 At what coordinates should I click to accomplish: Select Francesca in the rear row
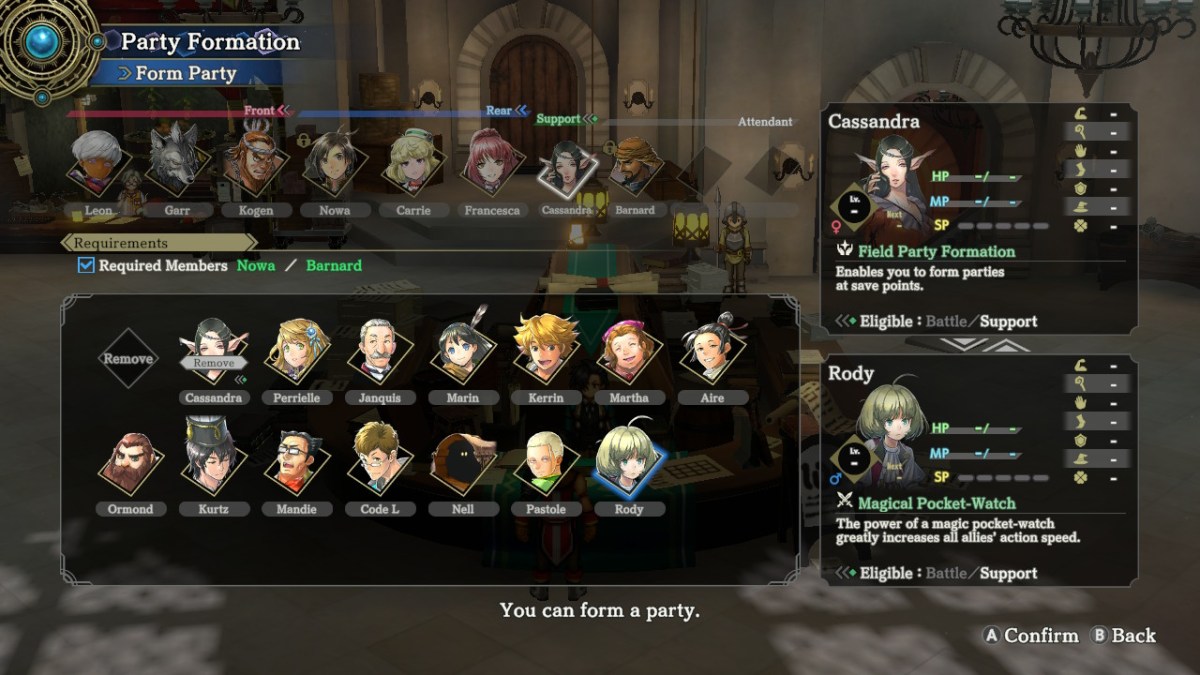point(491,164)
